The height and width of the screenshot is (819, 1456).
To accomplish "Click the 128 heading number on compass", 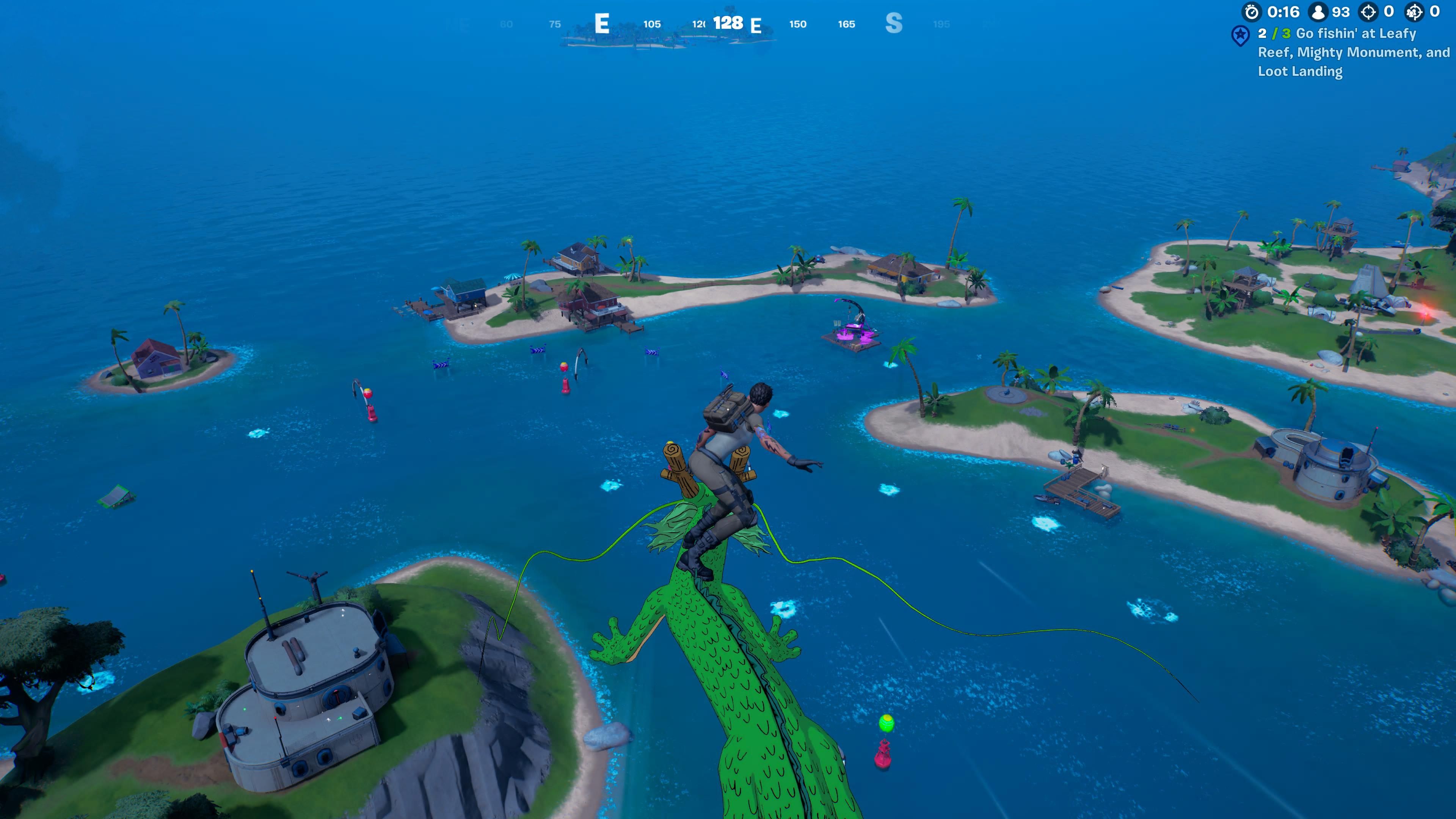I will coord(728,24).
